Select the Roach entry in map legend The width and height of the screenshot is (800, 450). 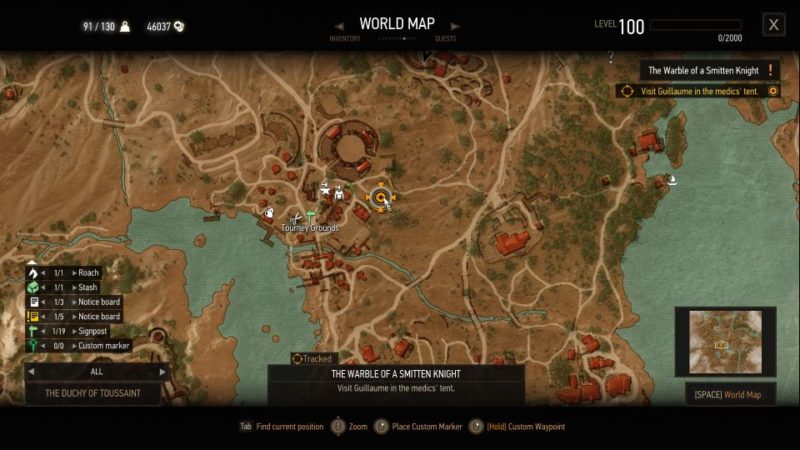(88, 273)
